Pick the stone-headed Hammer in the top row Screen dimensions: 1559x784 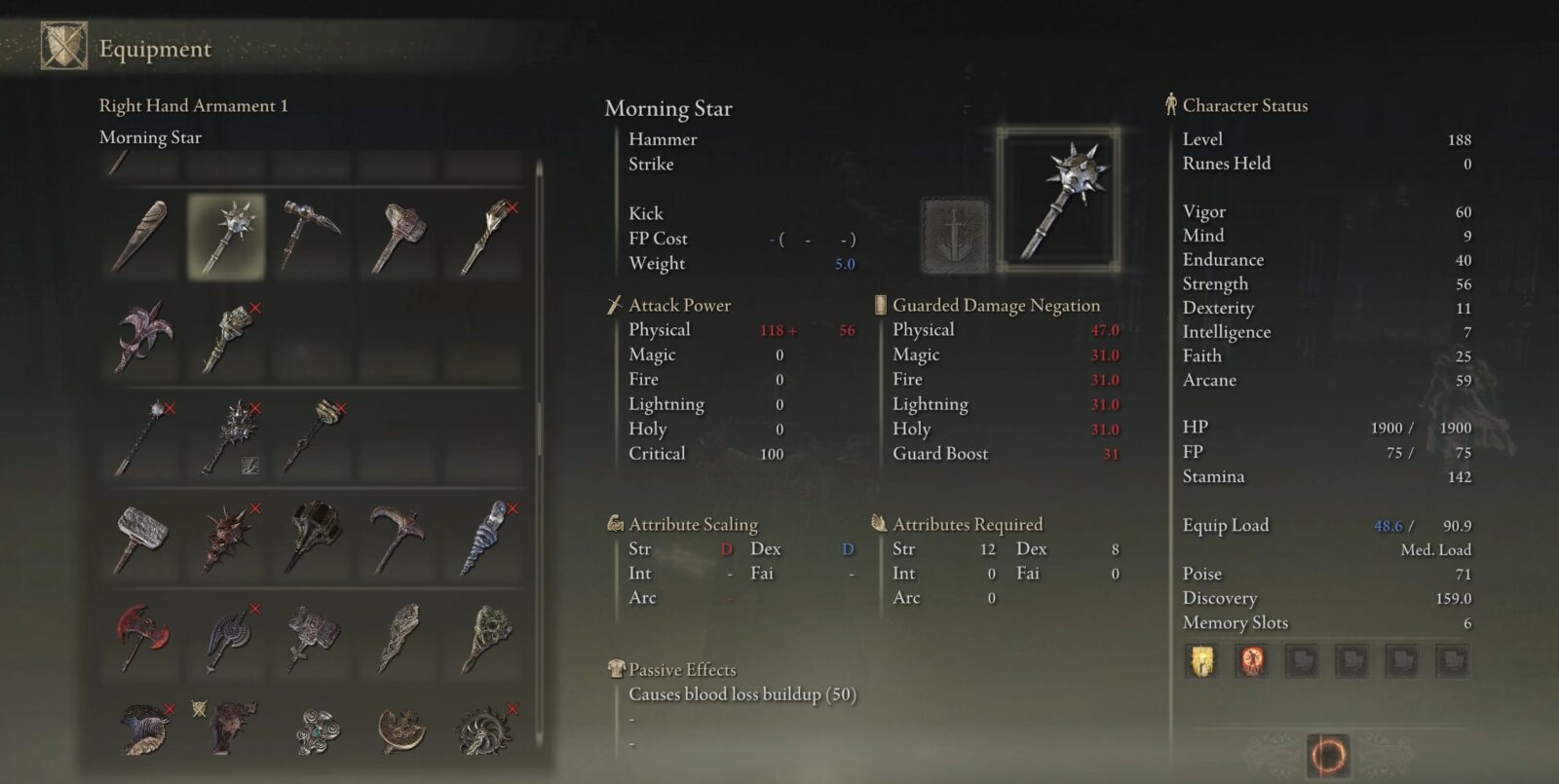tap(398, 235)
